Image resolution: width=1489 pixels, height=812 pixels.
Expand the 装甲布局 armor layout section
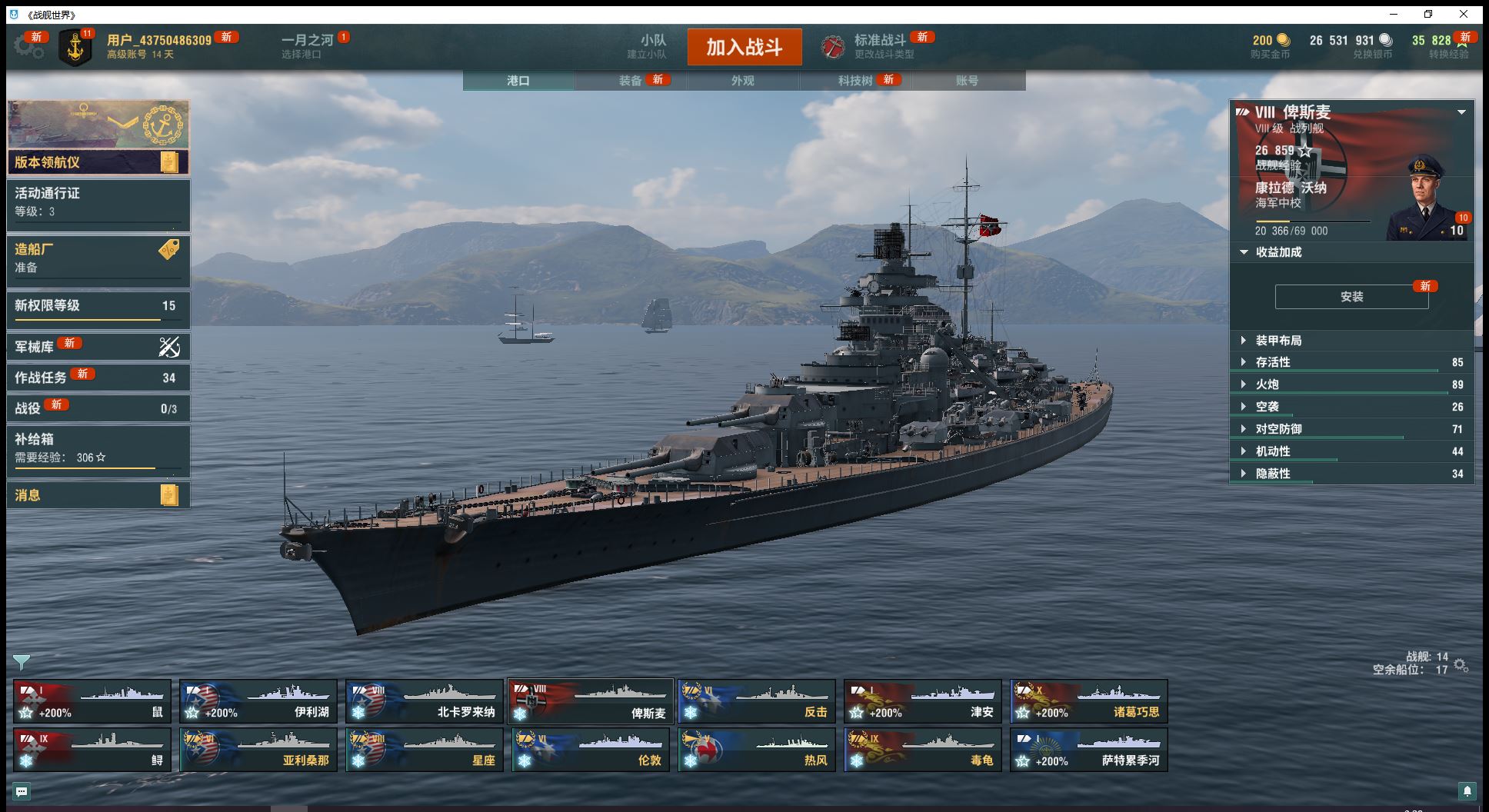(x=1278, y=341)
